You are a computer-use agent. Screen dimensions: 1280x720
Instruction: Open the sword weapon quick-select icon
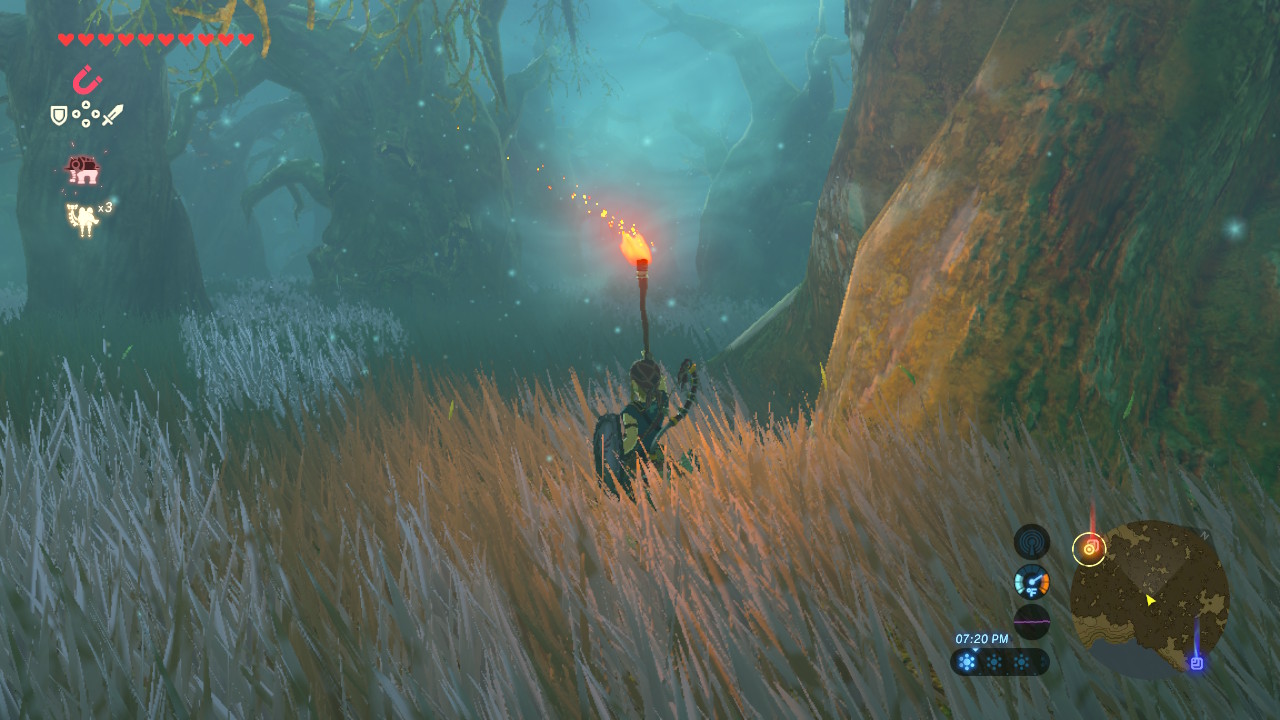pos(112,115)
